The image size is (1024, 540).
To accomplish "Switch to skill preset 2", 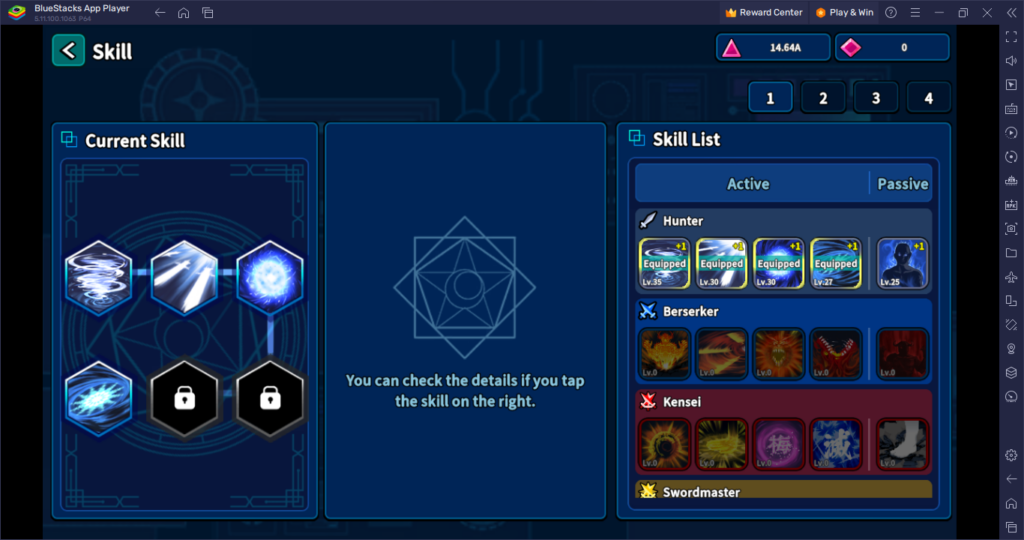I will click(823, 98).
